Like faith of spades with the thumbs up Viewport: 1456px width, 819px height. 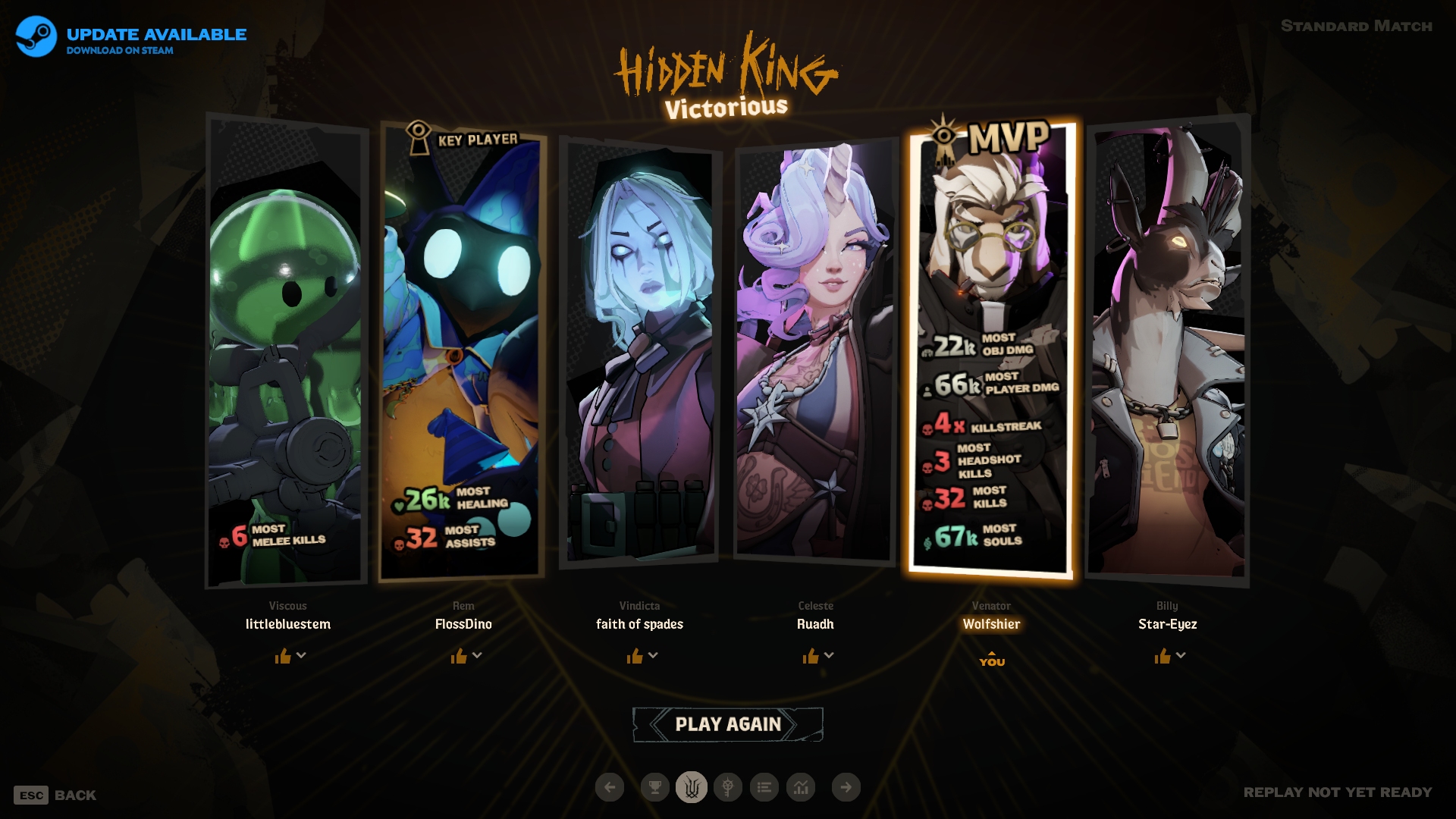tap(635, 656)
